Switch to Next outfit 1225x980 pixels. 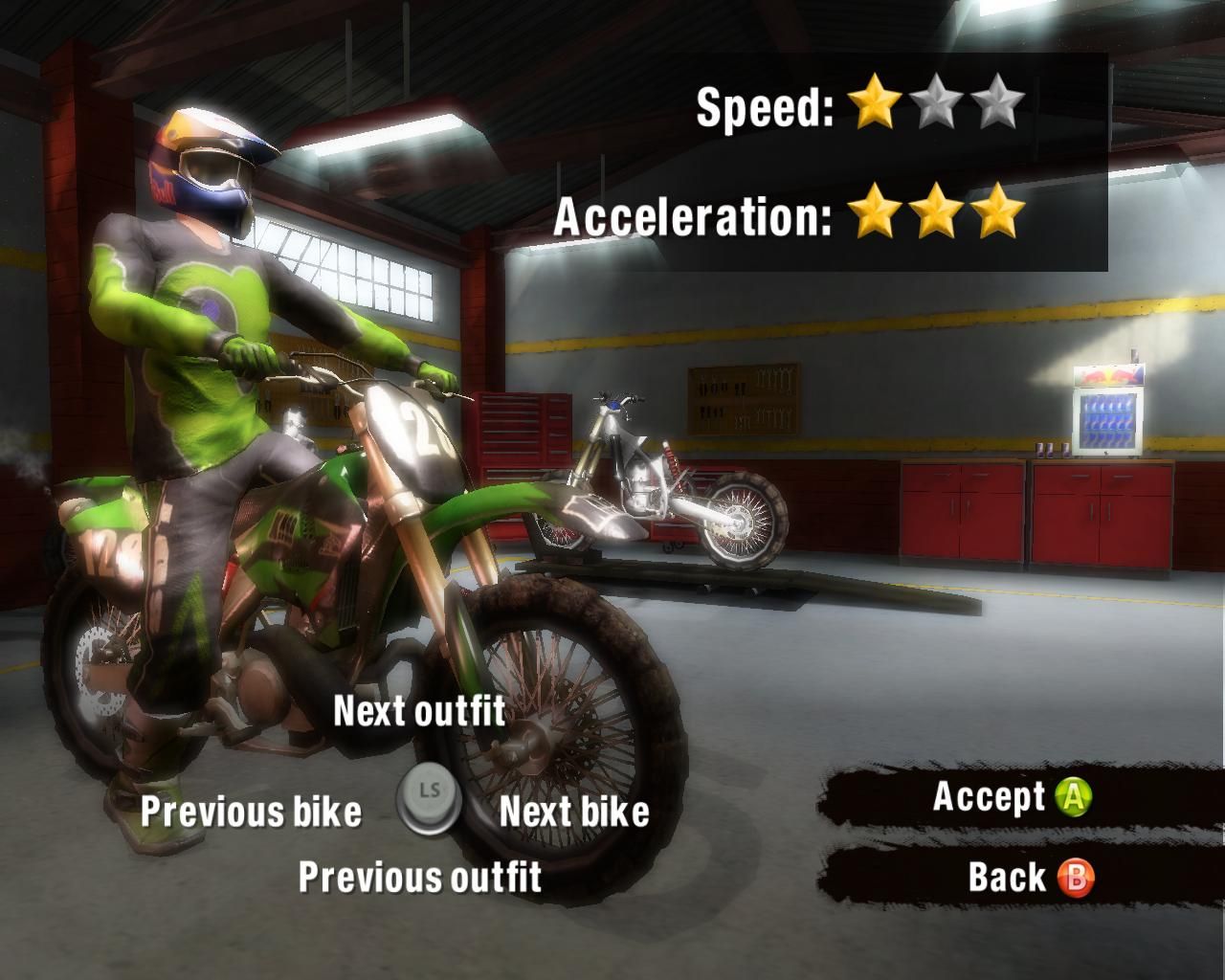419,713
